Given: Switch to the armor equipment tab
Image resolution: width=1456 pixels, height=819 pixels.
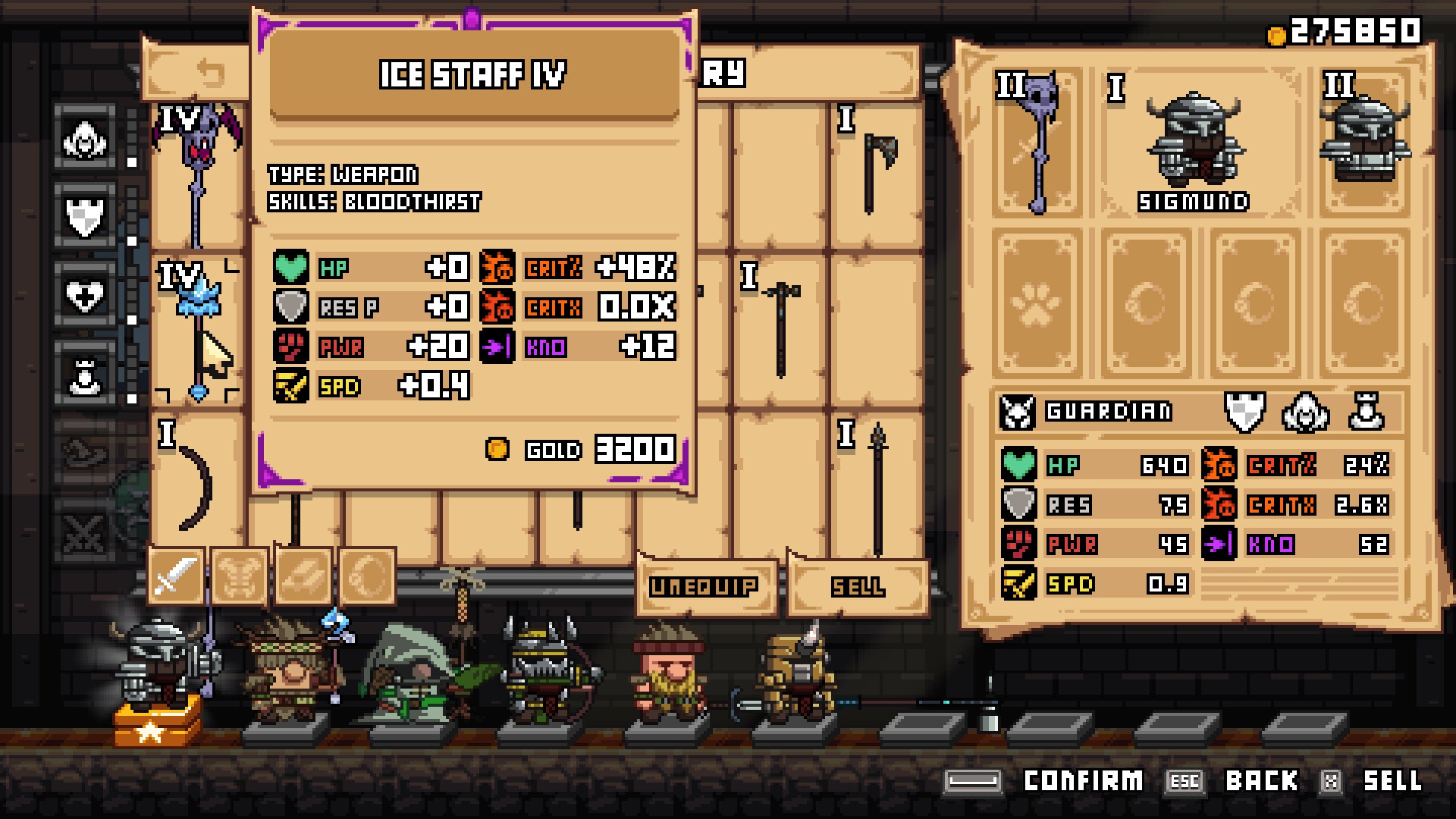Looking at the screenshot, I should [x=239, y=578].
